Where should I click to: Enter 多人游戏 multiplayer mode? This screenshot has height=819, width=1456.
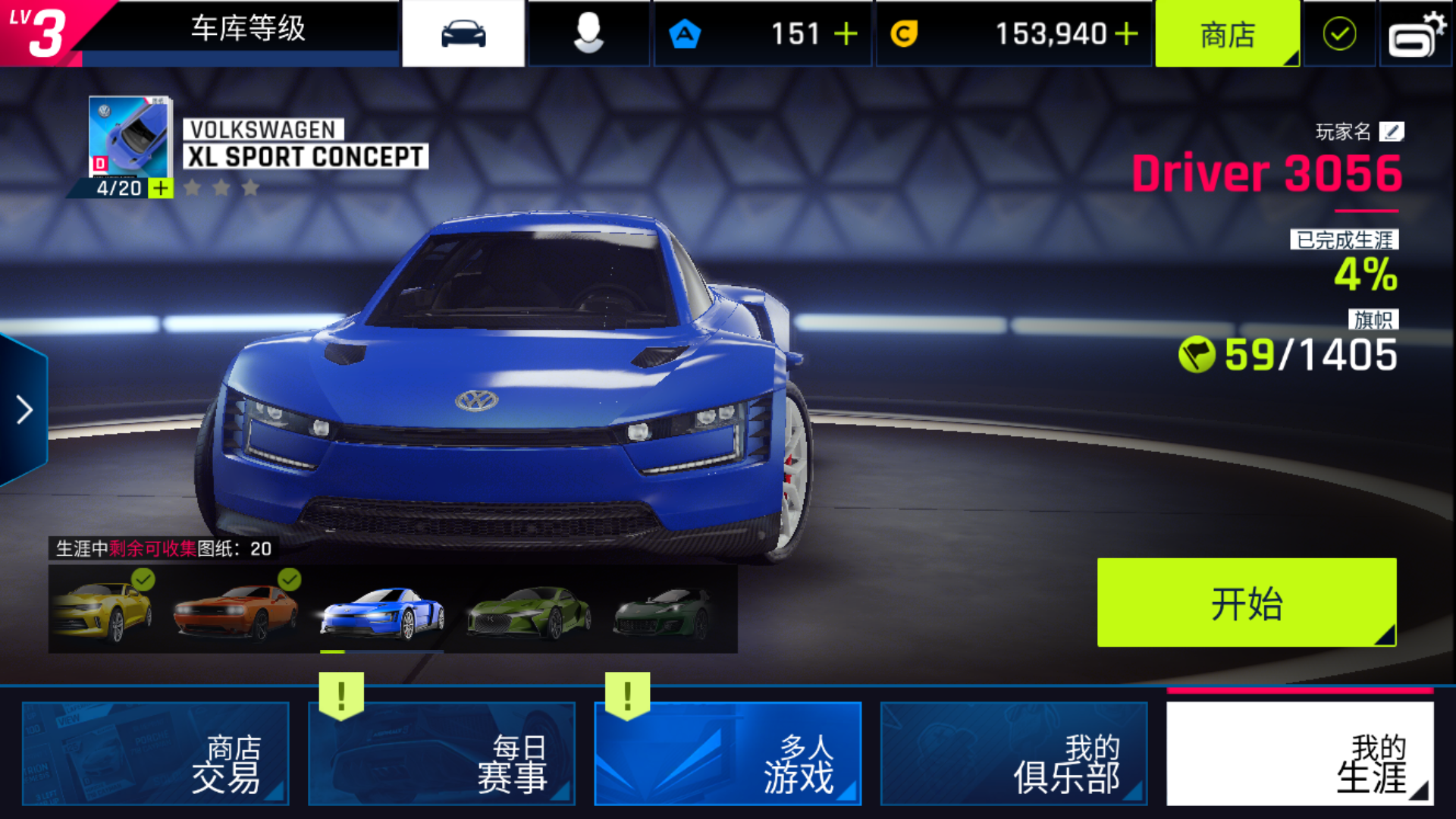[727, 753]
